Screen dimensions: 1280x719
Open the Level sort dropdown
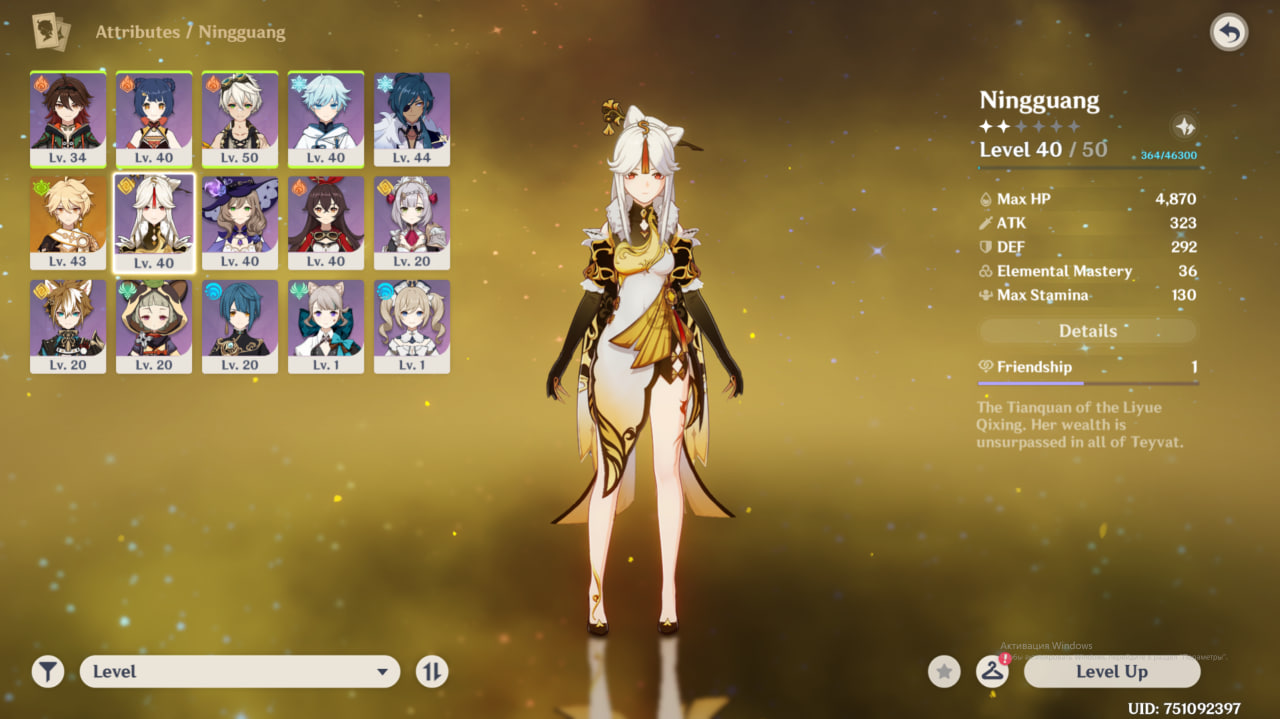[240, 672]
